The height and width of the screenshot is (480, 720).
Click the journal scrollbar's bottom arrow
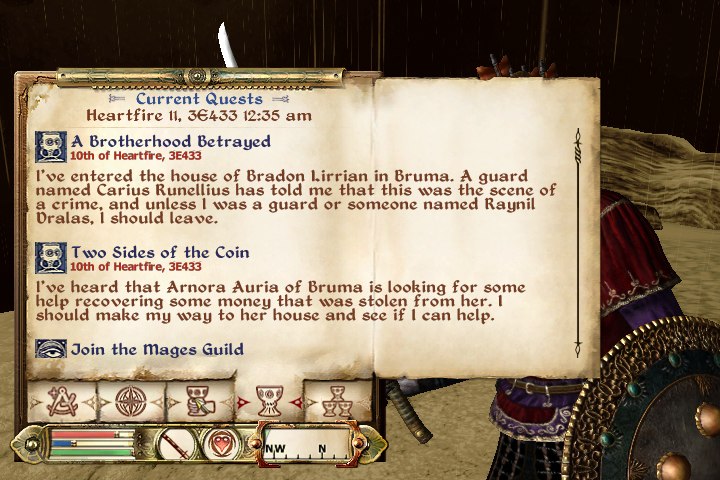coord(577,346)
